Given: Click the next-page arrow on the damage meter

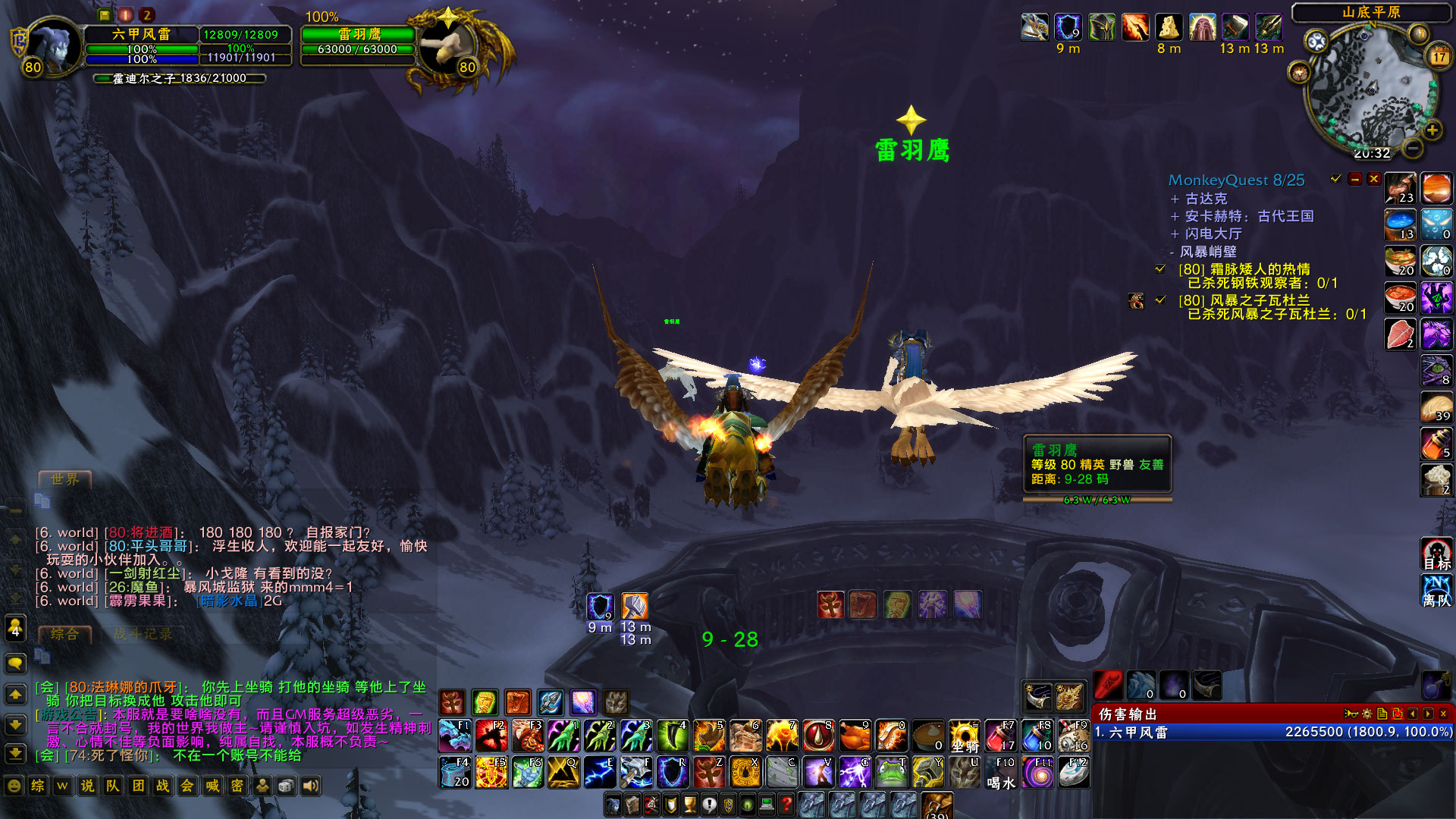Looking at the screenshot, I should [x=1429, y=714].
